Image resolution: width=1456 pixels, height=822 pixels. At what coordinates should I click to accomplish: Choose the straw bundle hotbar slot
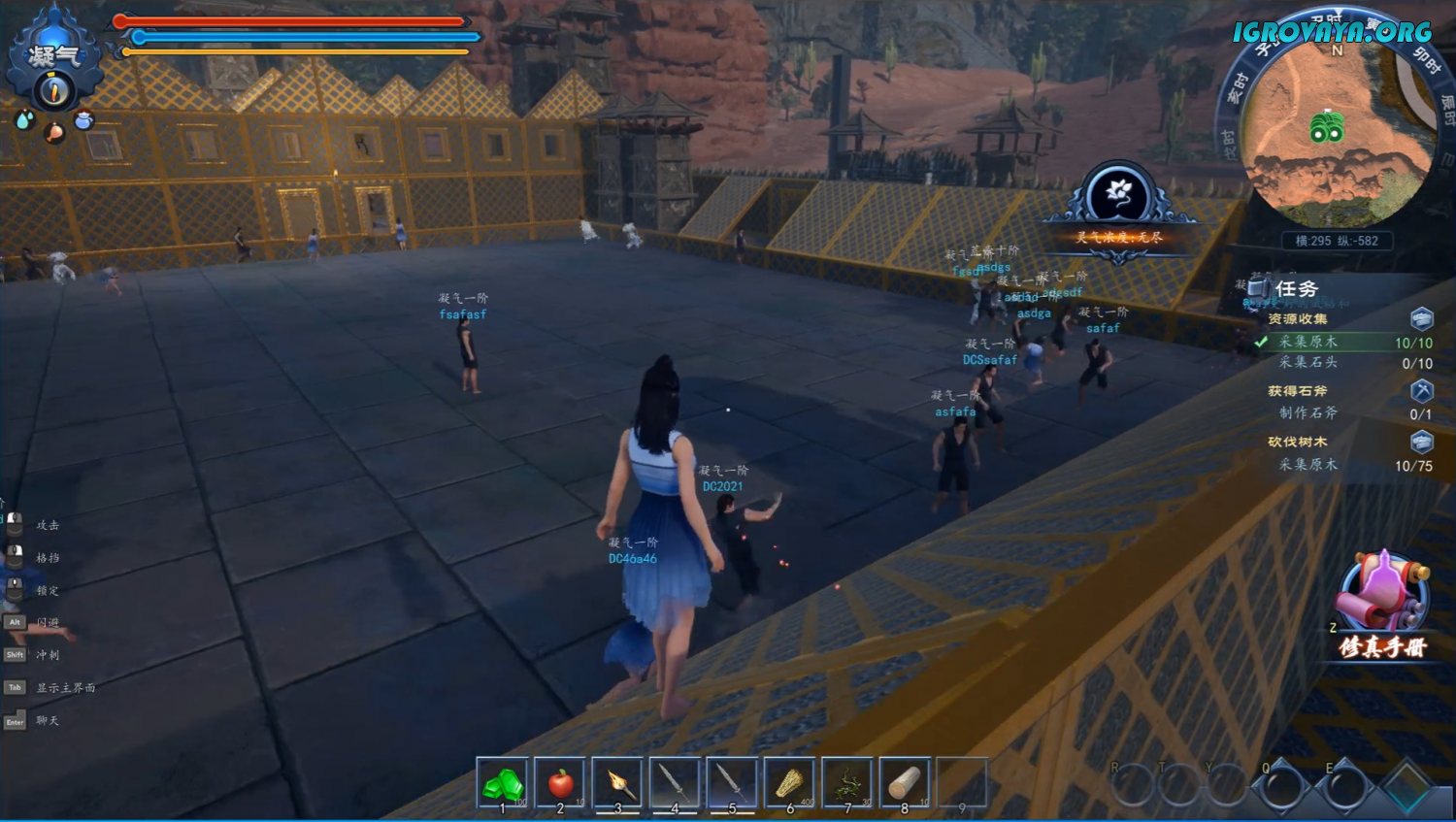(x=790, y=783)
